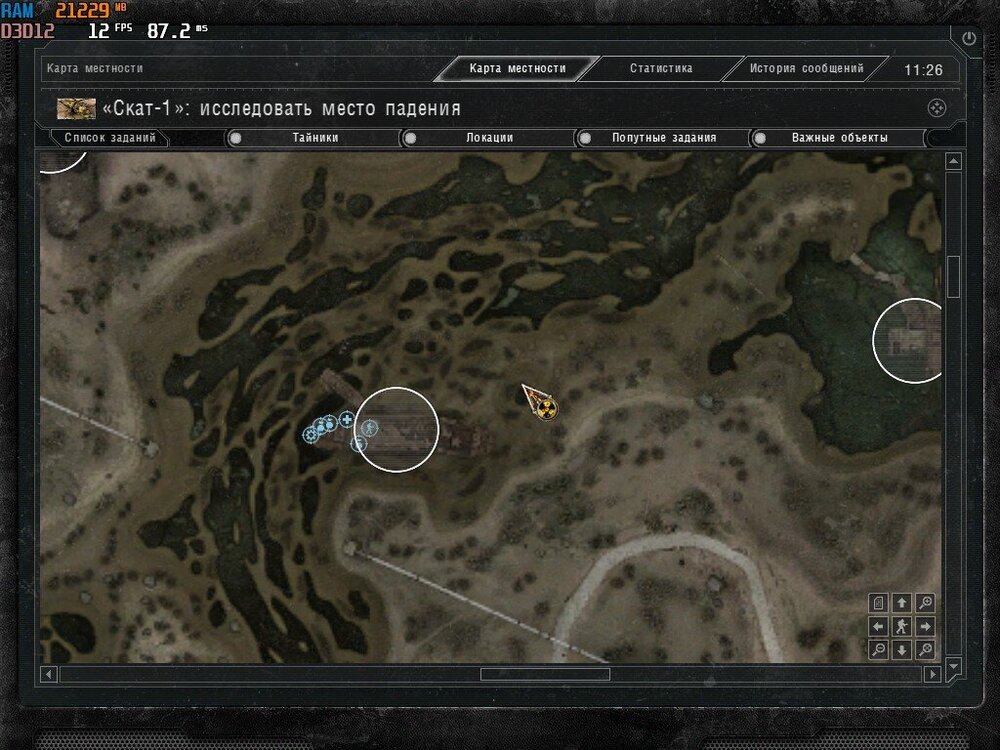Click the crosshair icon beside the task title

pos(937,108)
